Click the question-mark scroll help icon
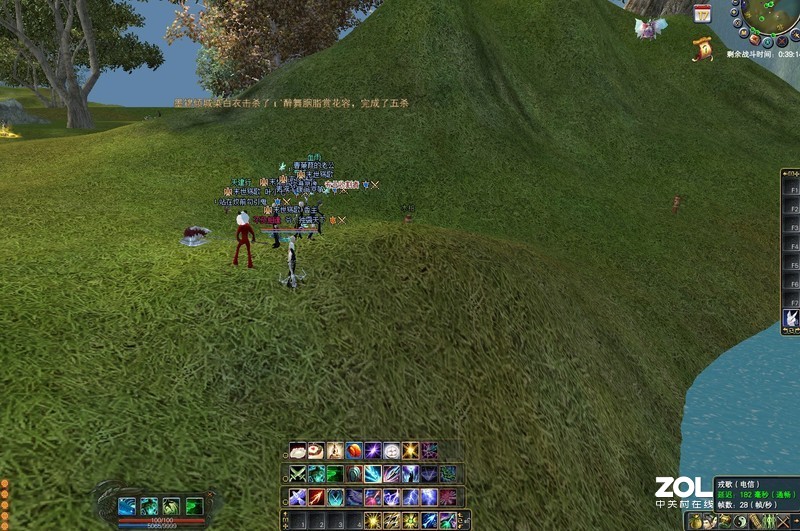The image size is (800, 531). tap(706, 46)
